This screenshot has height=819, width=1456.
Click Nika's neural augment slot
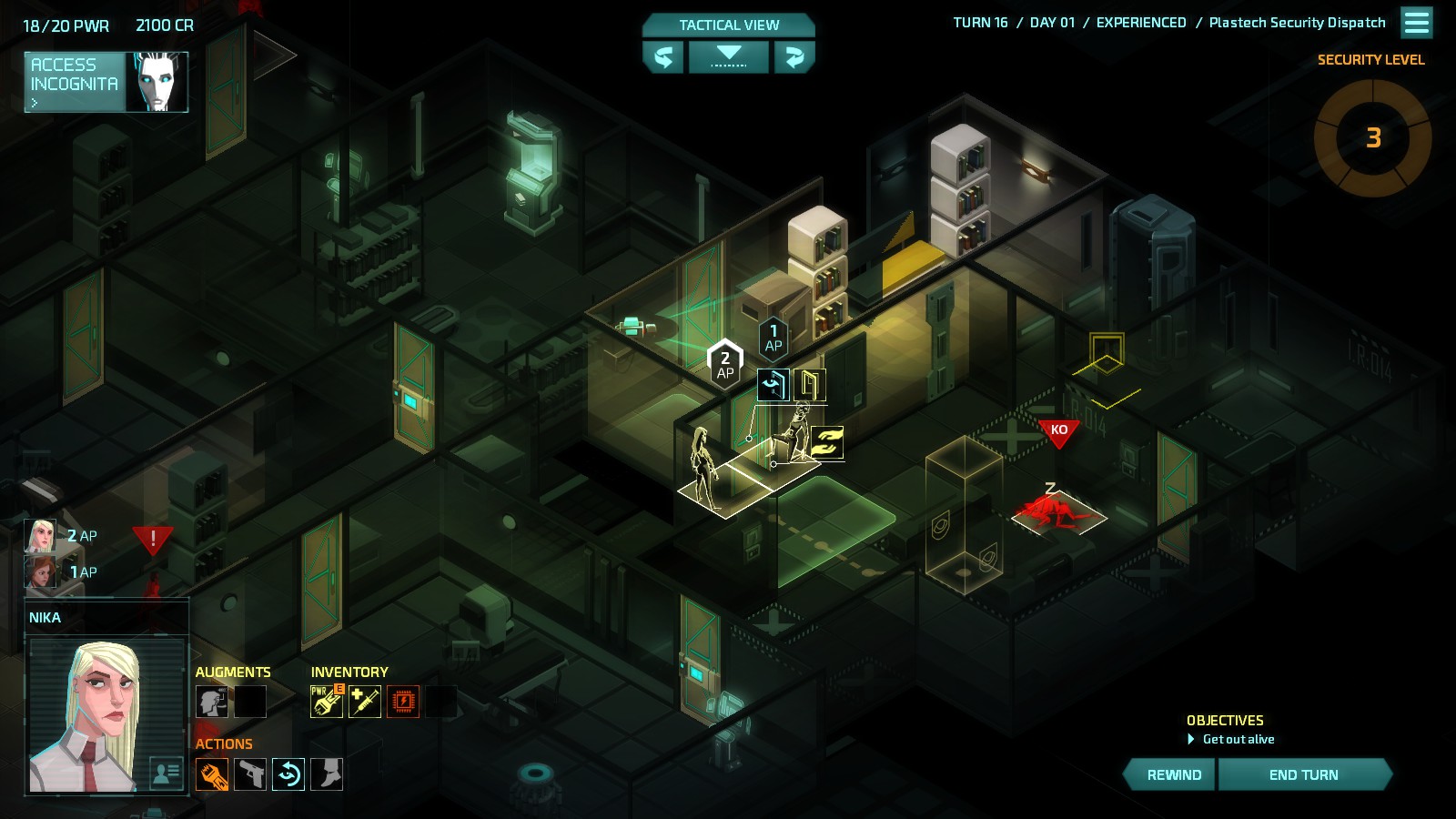211,702
